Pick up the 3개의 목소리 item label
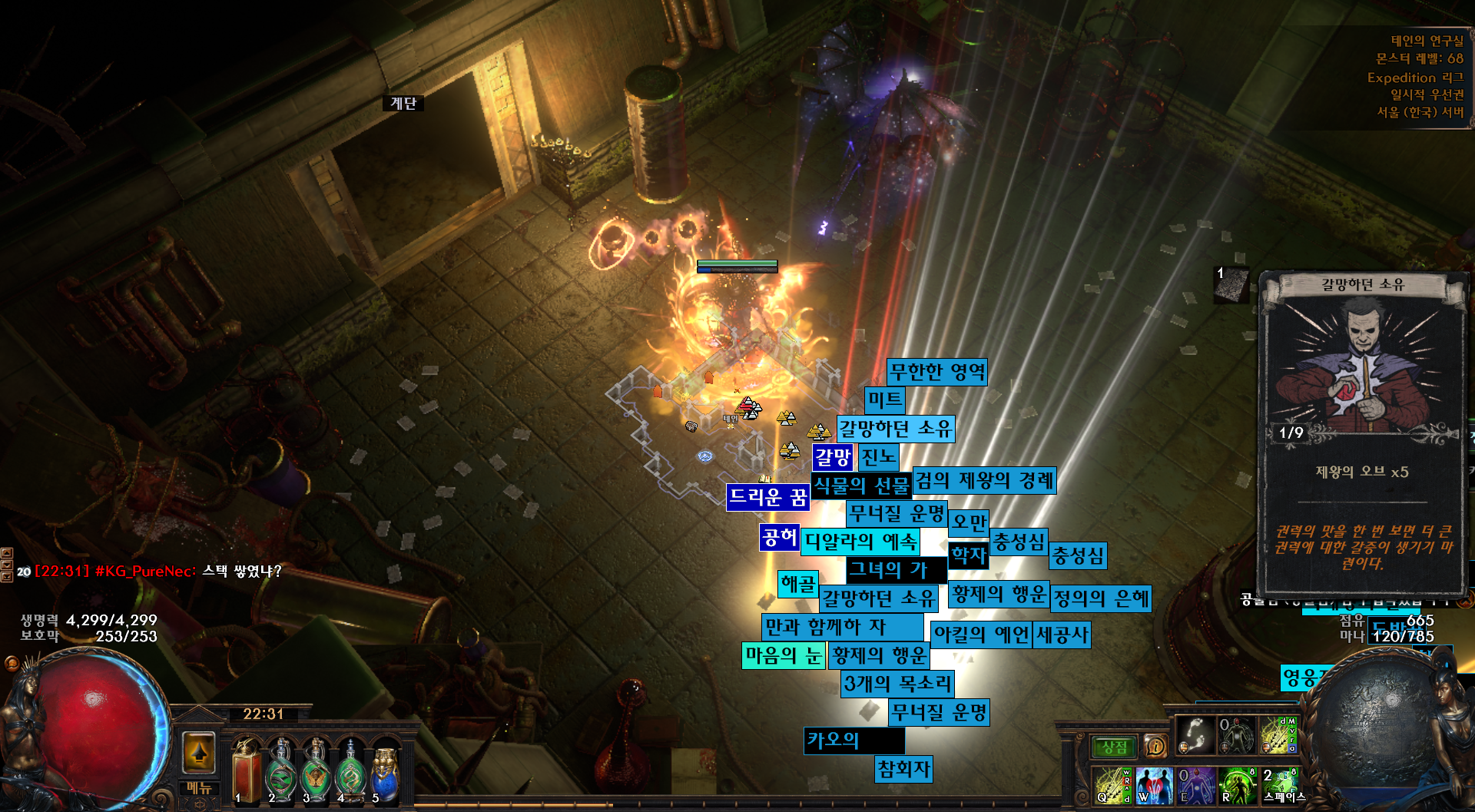The height and width of the screenshot is (812, 1475). click(897, 683)
